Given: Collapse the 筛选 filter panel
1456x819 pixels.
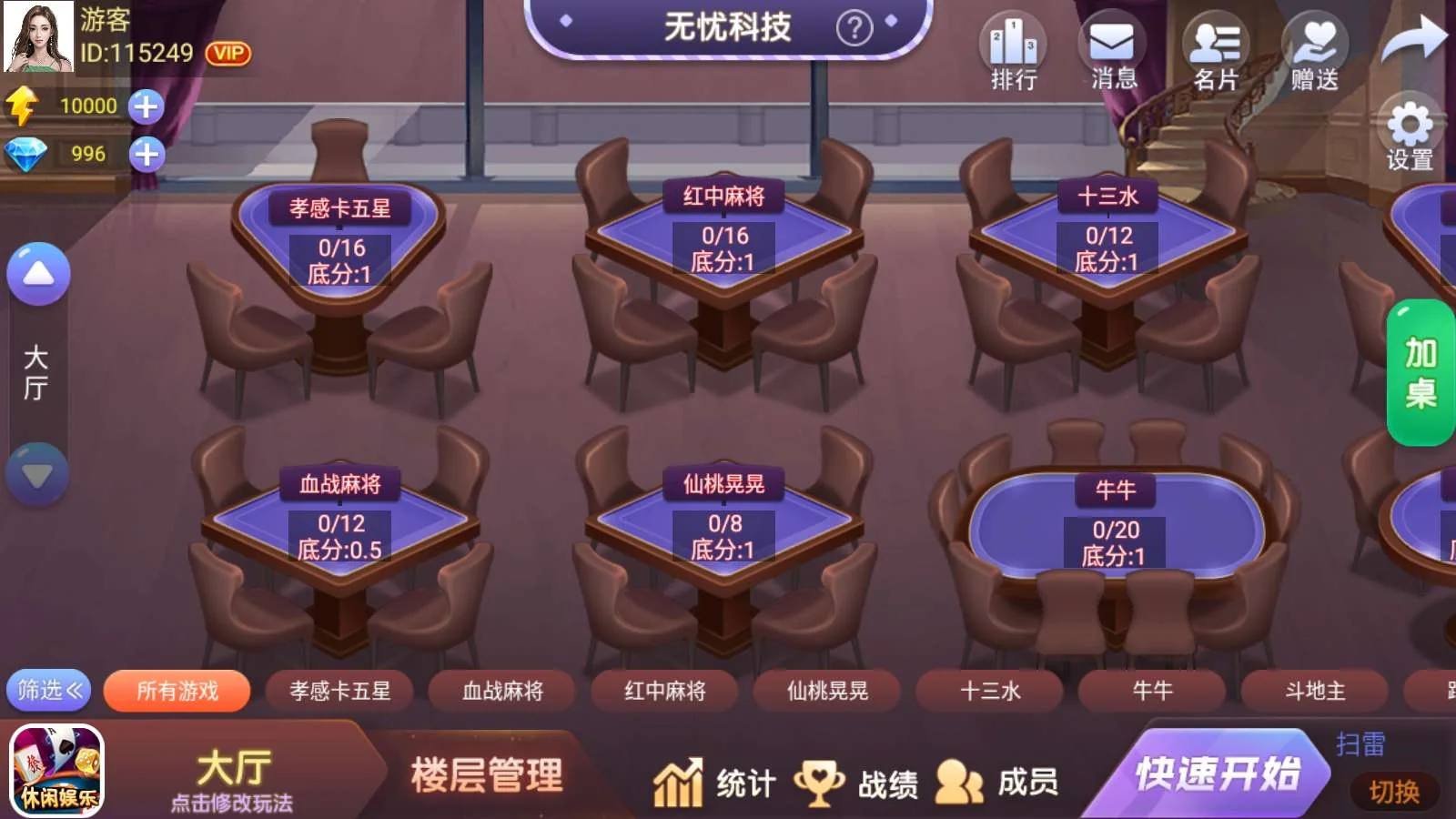Looking at the screenshot, I should [47, 692].
